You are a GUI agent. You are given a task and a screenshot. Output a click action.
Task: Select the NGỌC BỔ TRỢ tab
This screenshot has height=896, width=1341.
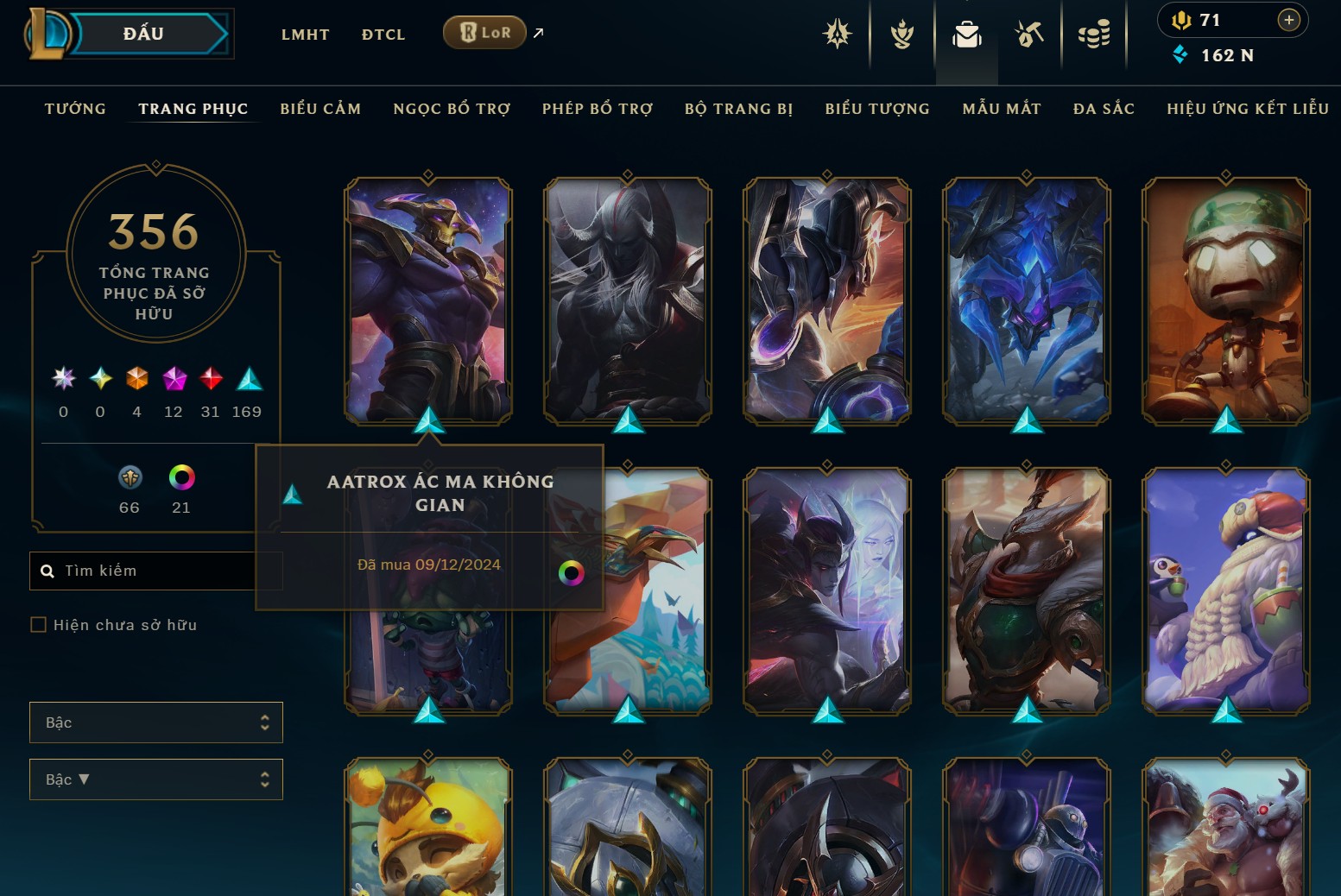452,109
